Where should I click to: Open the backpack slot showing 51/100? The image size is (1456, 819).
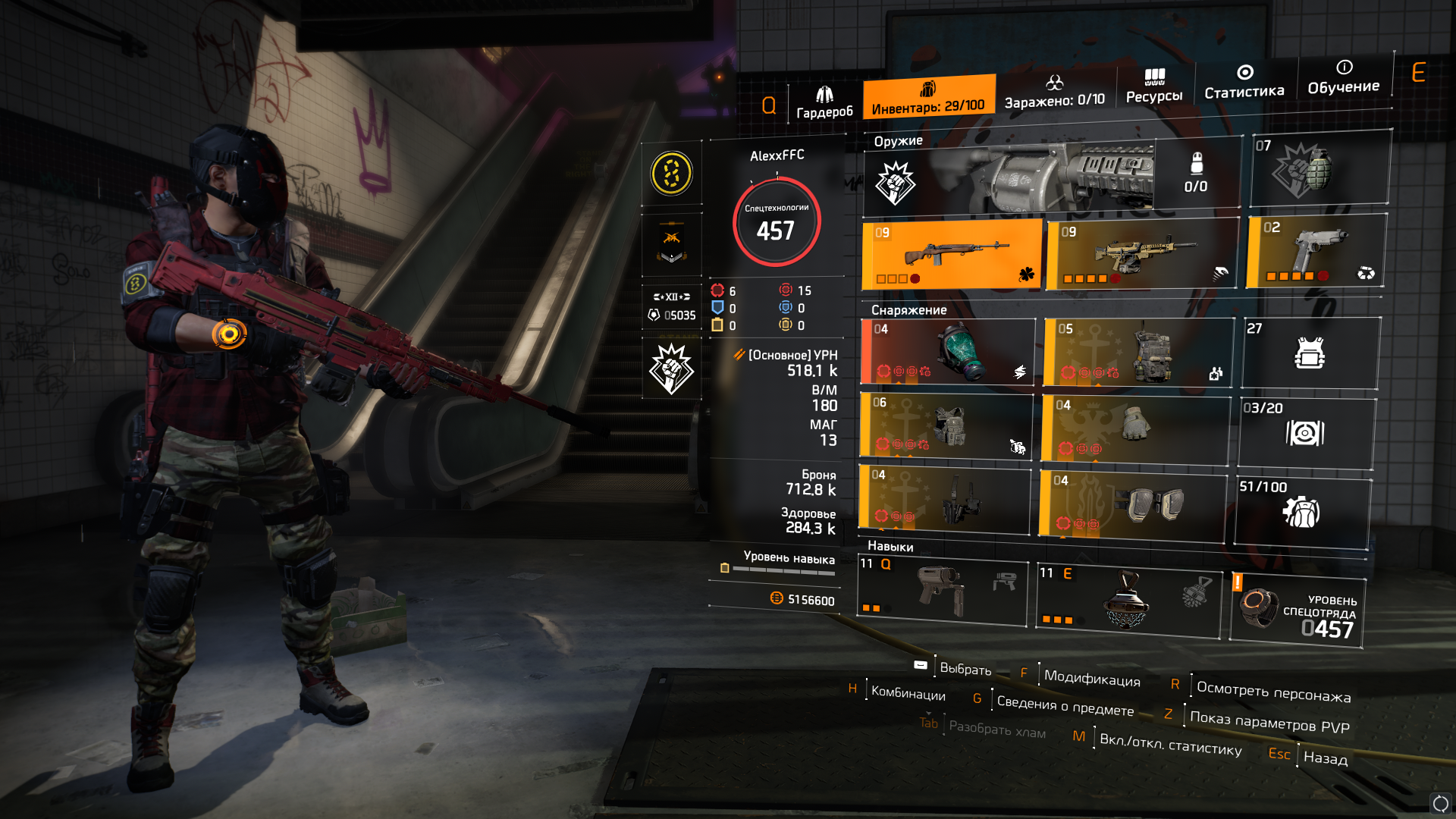coord(1302,512)
